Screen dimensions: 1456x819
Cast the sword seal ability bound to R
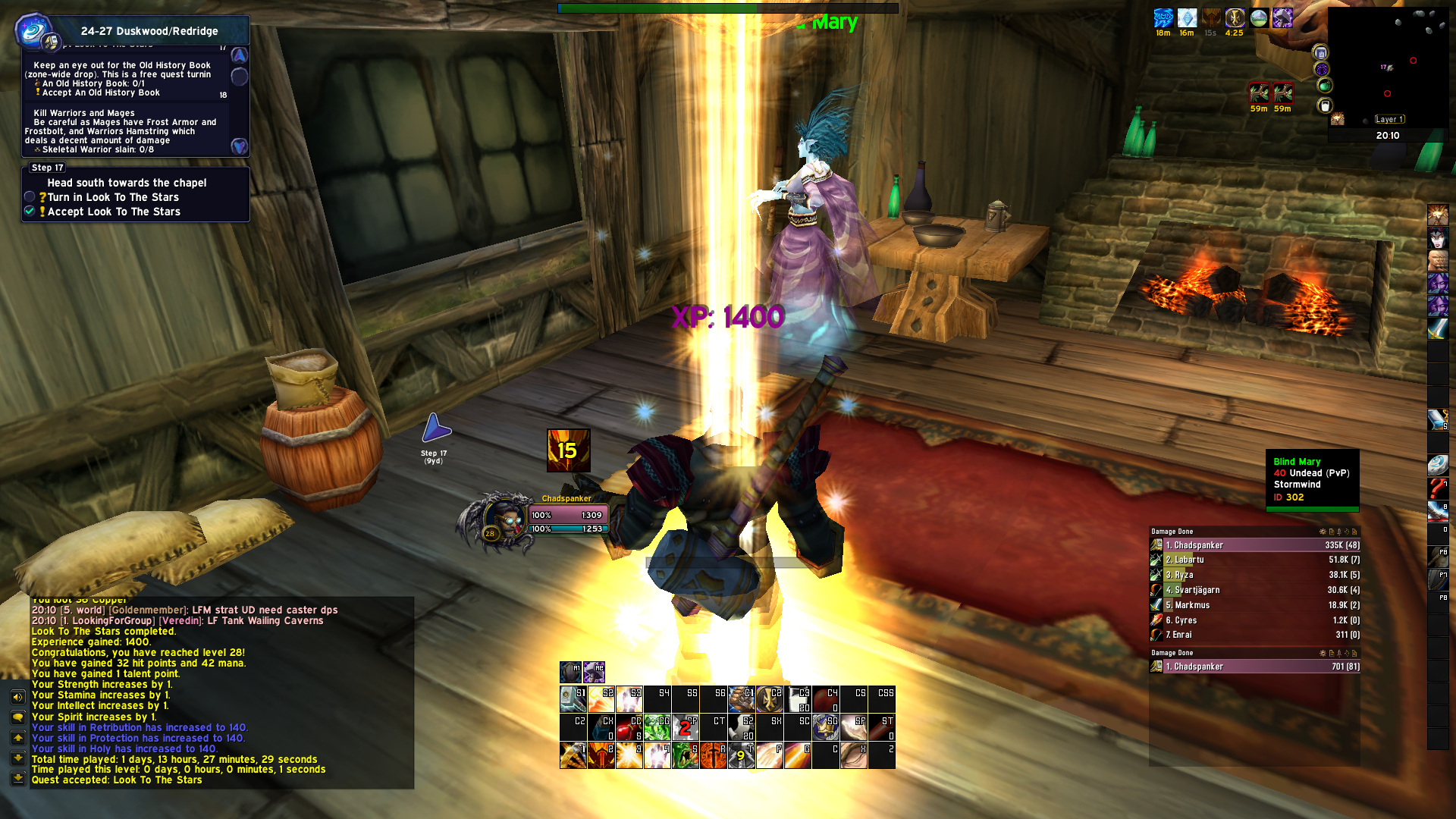coord(713,755)
